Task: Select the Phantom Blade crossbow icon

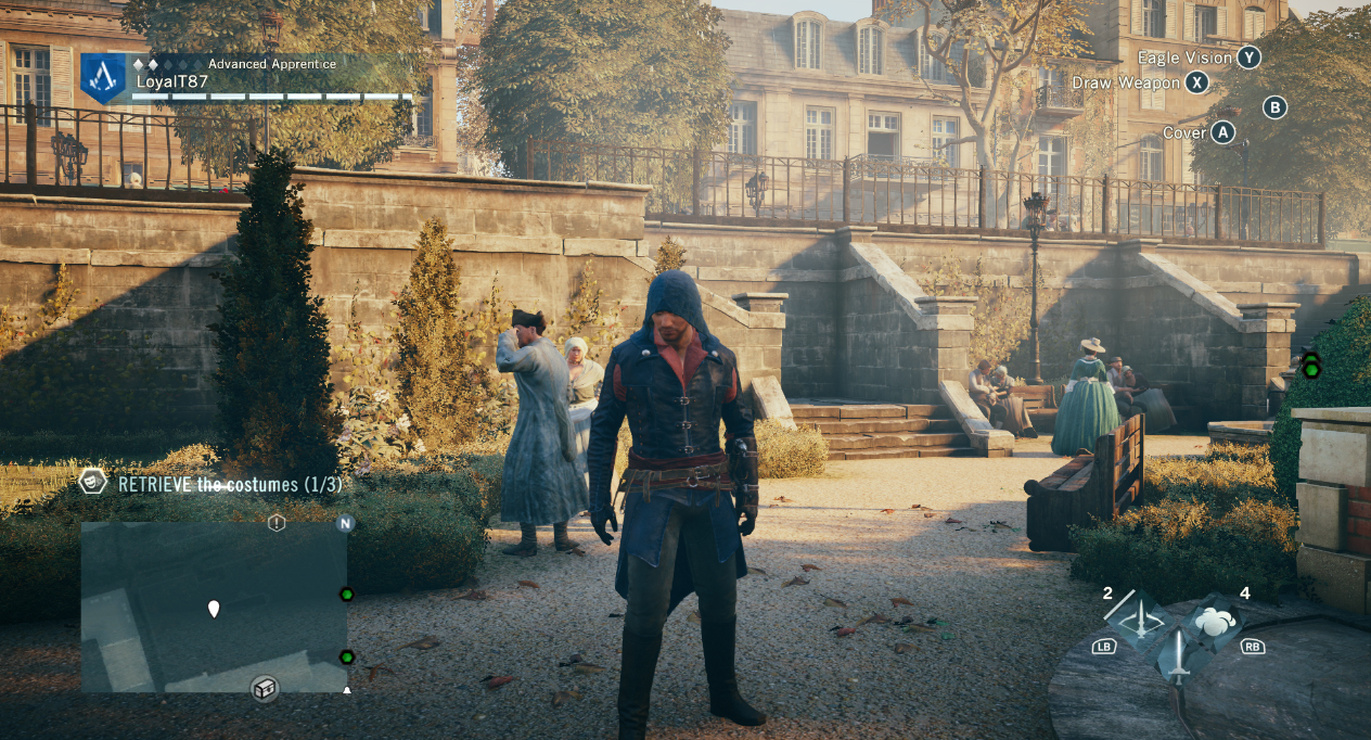Action: [1141, 617]
